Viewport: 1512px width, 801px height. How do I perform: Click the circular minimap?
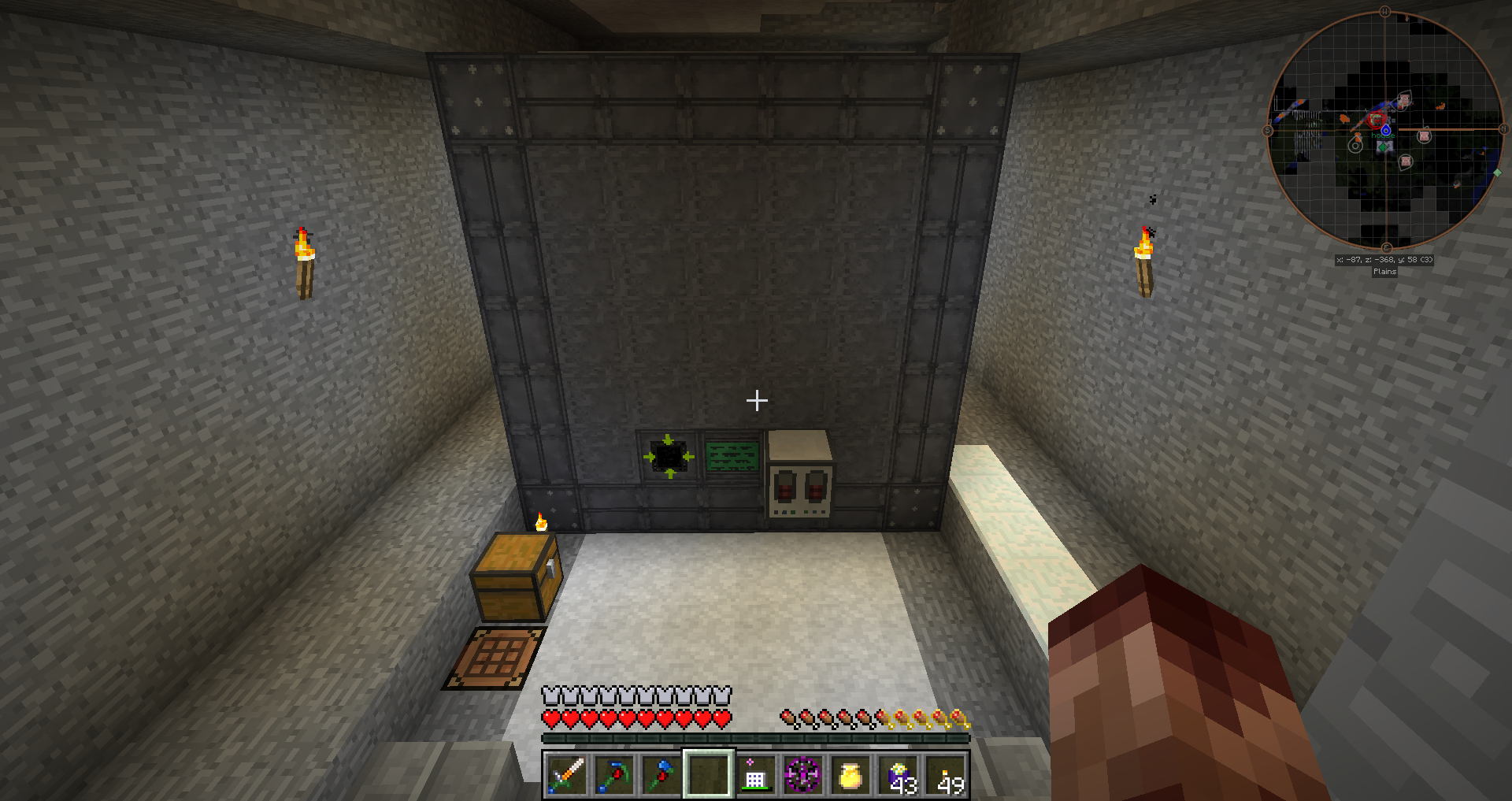1385,130
